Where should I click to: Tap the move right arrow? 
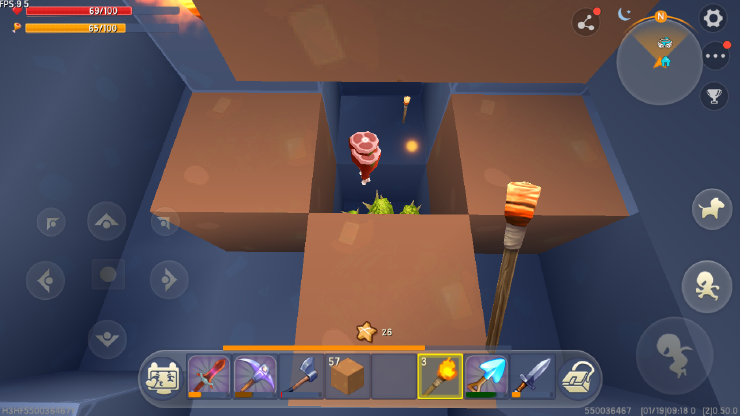coord(168,280)
